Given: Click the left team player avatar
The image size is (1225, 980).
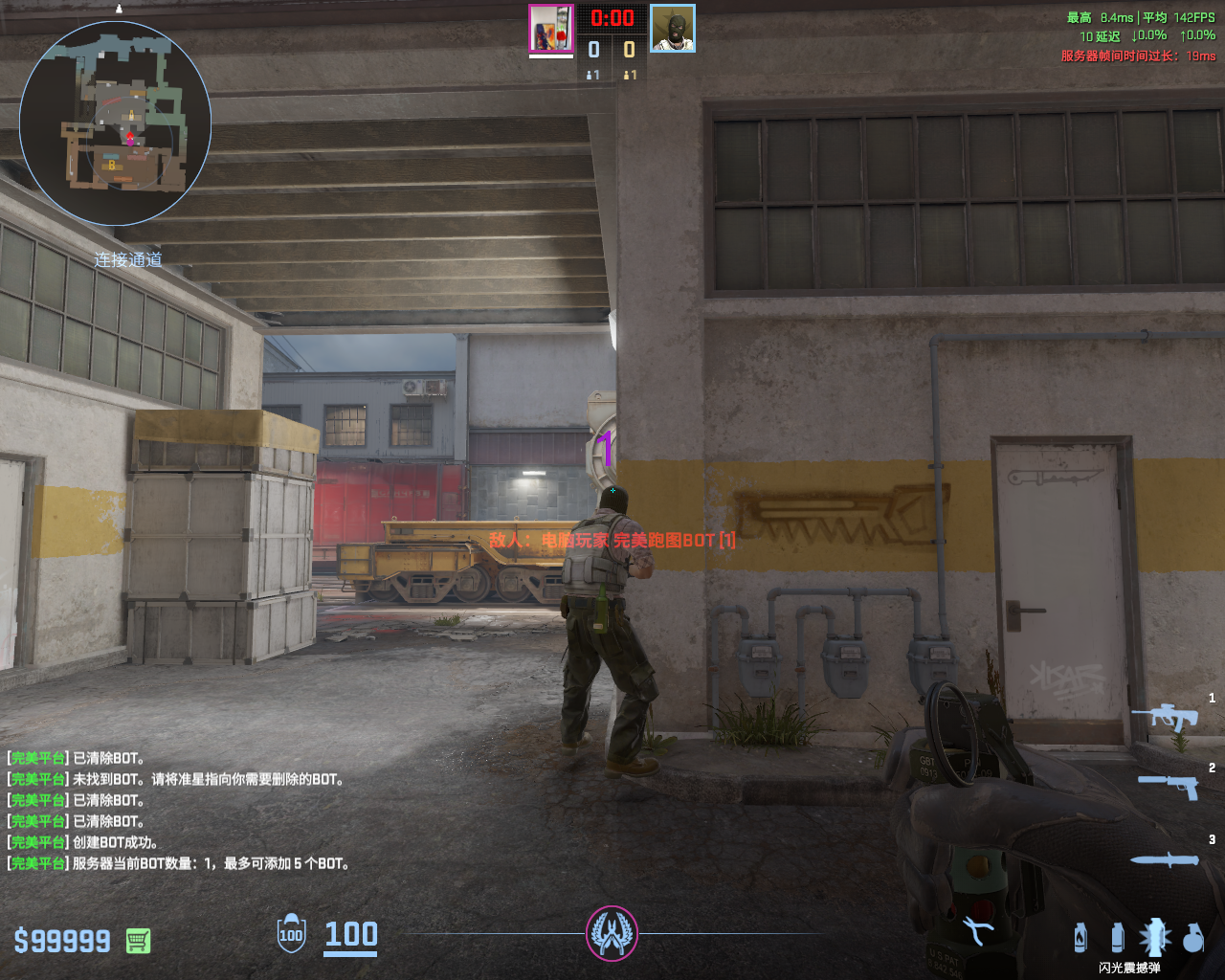Looking at the screenshot, I should click(551, 29).
